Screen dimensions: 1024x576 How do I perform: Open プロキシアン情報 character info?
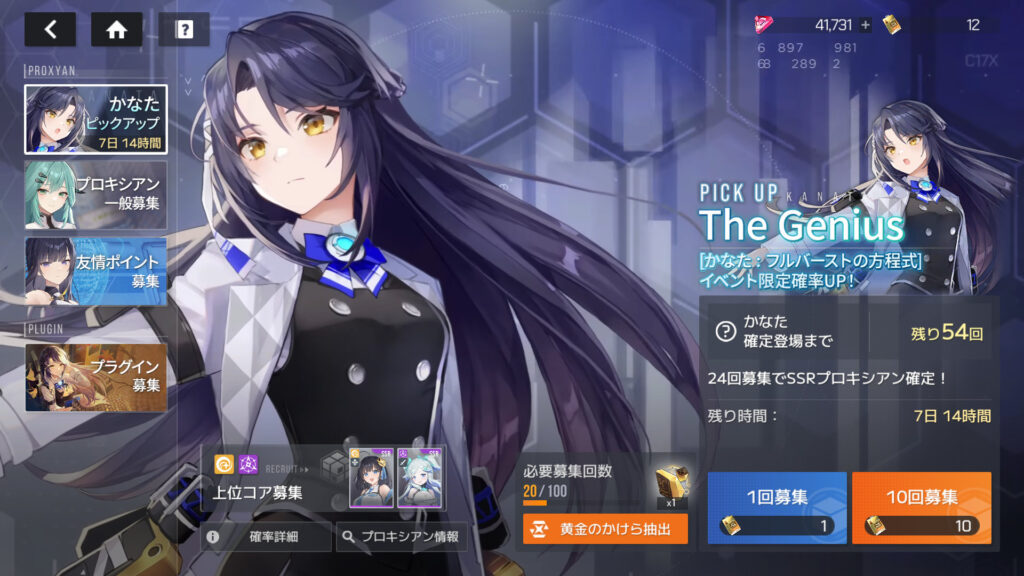tap(401, 537)
